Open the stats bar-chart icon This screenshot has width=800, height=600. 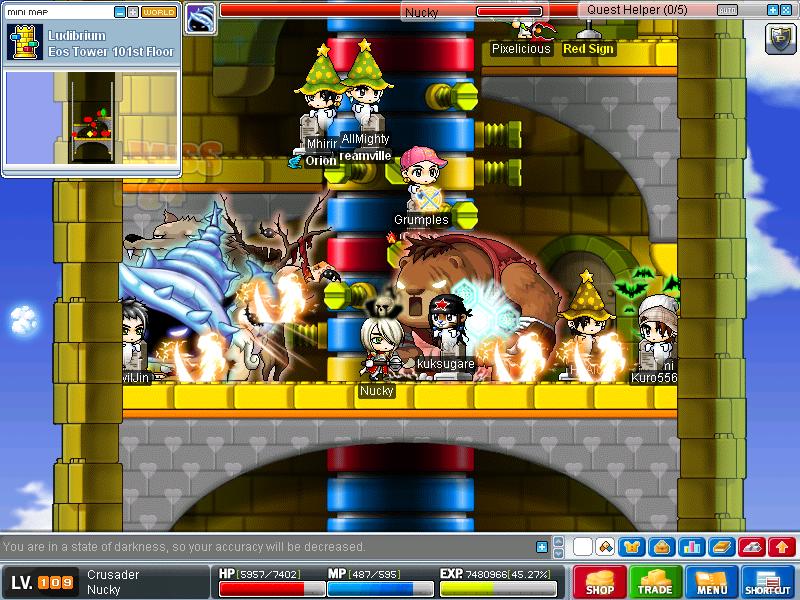tap(690, 547)
